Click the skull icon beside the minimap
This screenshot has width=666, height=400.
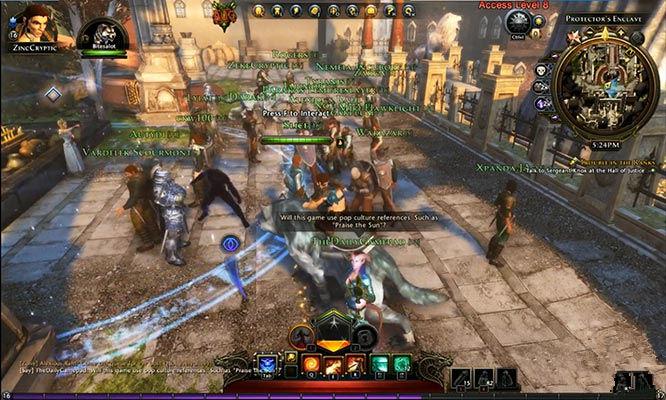[x=541, y=71]
